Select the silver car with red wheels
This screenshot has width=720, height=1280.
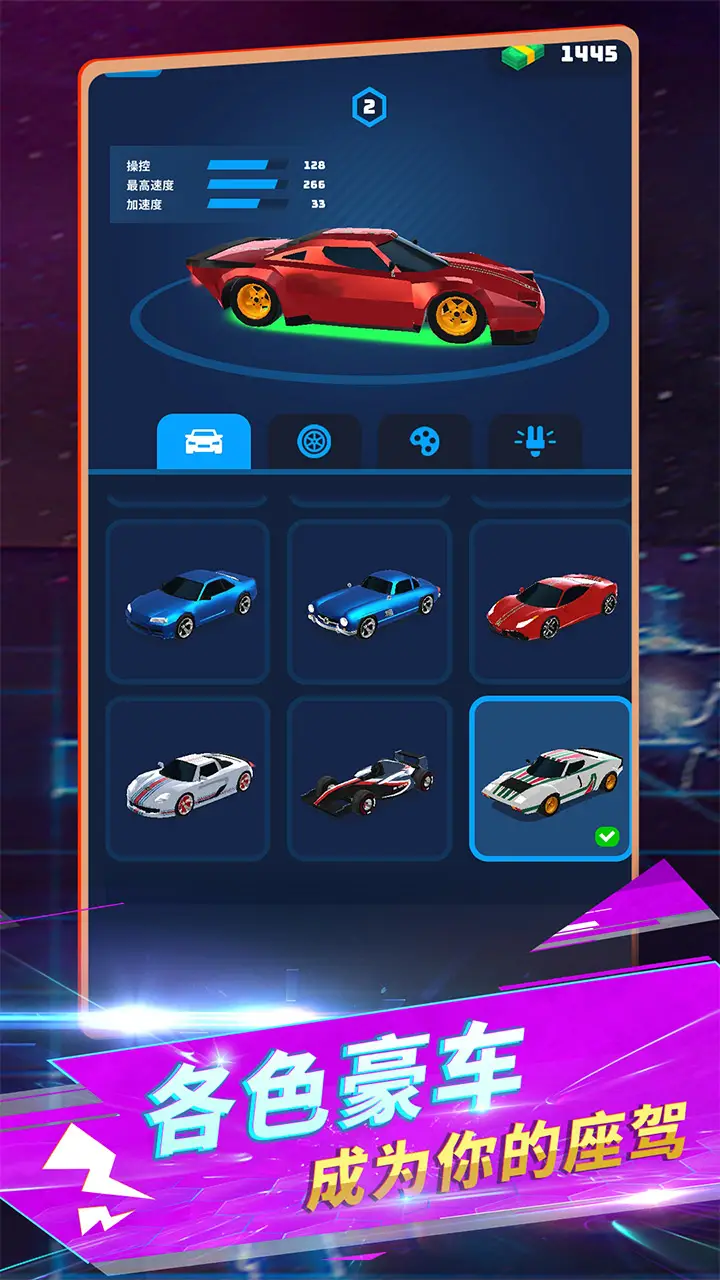coord(188,779)
